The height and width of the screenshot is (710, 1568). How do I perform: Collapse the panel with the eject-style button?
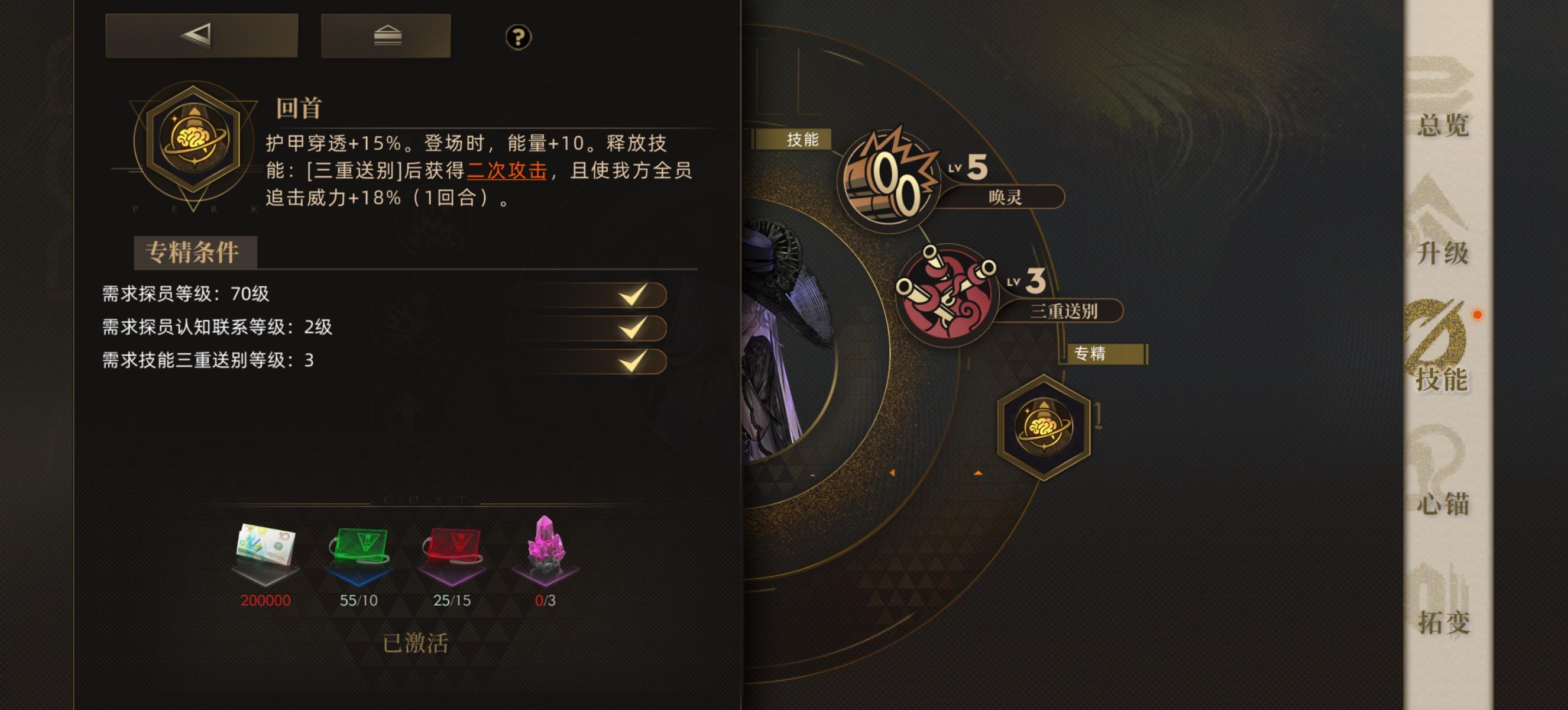point(386,38)
